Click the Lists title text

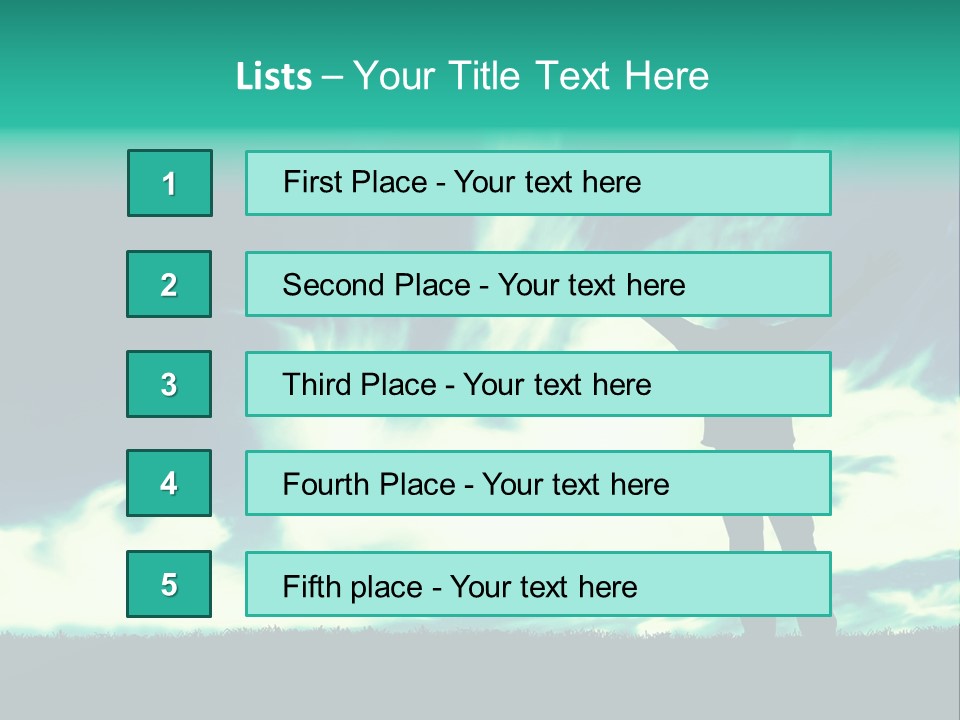tap(472, 76)
